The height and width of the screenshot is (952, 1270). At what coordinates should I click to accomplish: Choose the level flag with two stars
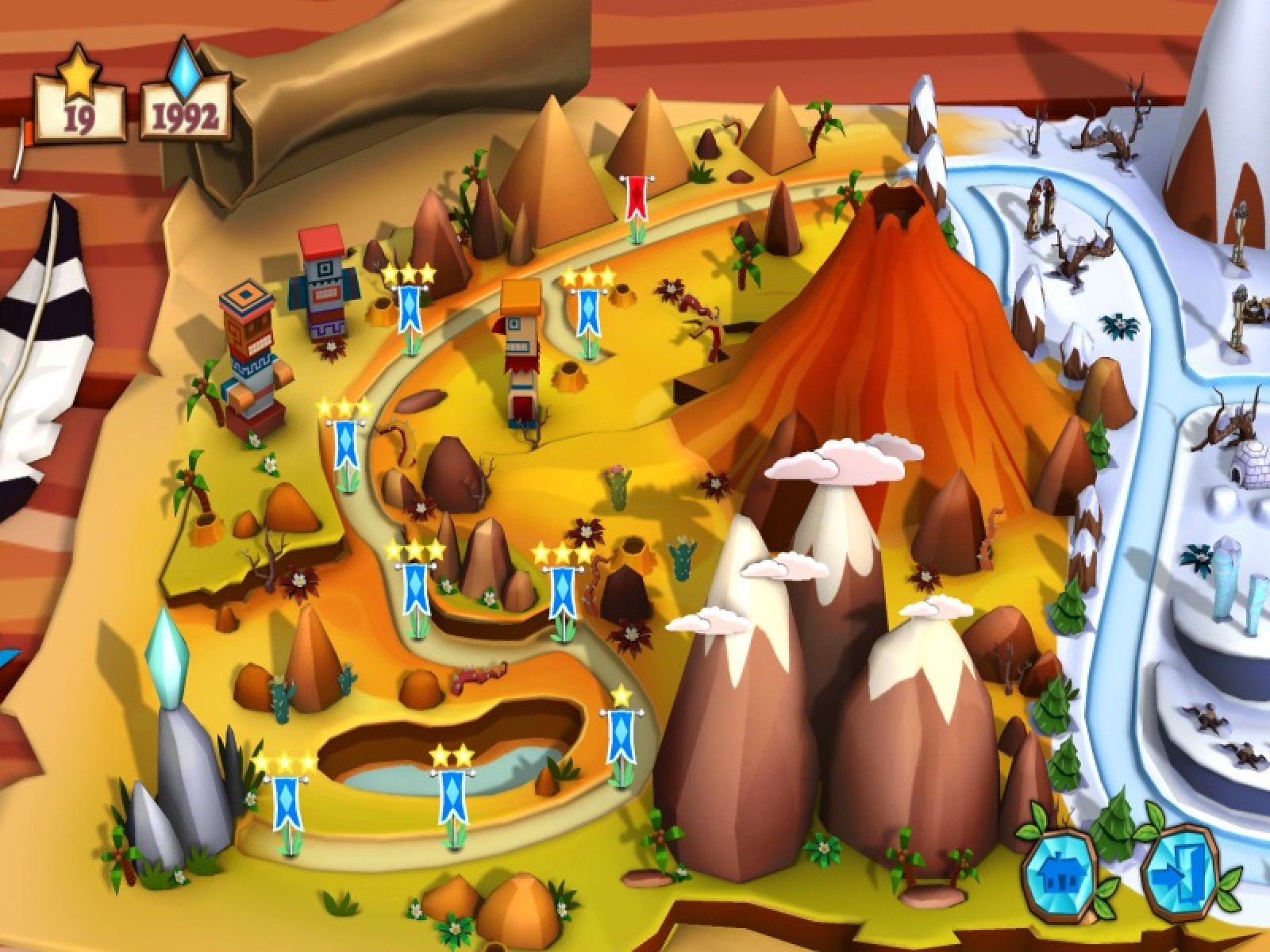[452, 793]
